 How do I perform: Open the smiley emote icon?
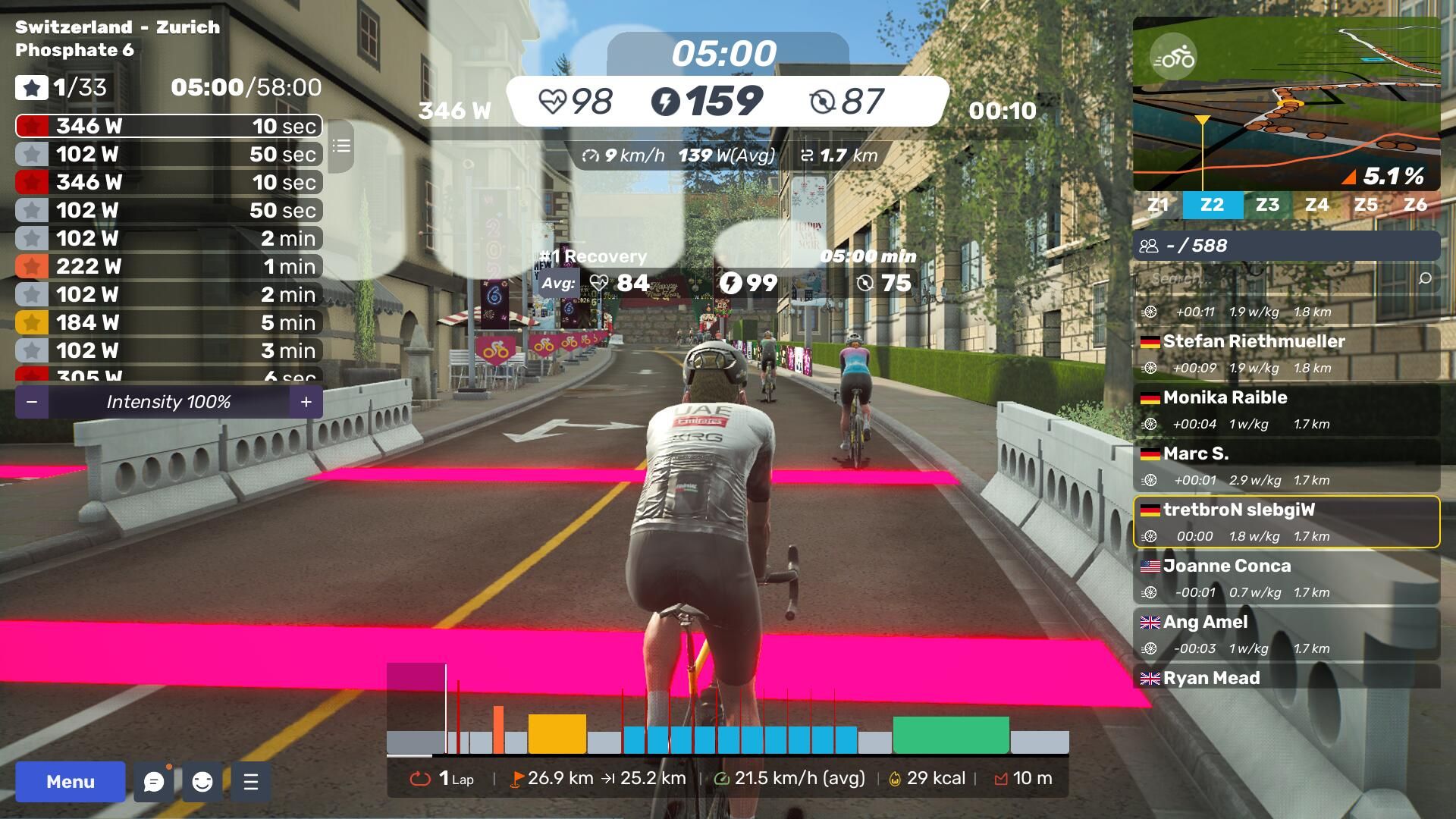point(202,782)
